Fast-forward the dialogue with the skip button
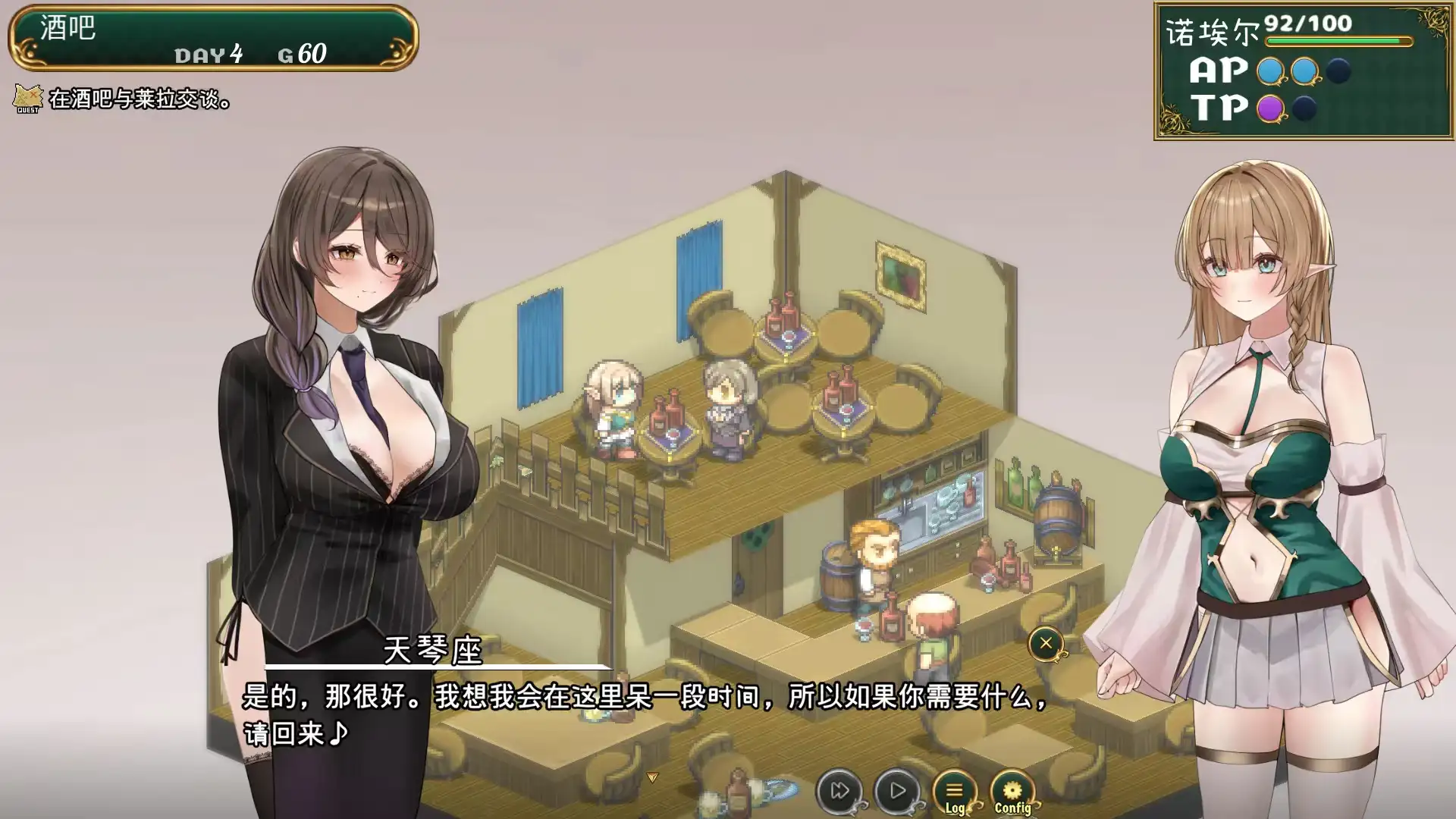Screen dimensions: 1456x819 (839, 791)
